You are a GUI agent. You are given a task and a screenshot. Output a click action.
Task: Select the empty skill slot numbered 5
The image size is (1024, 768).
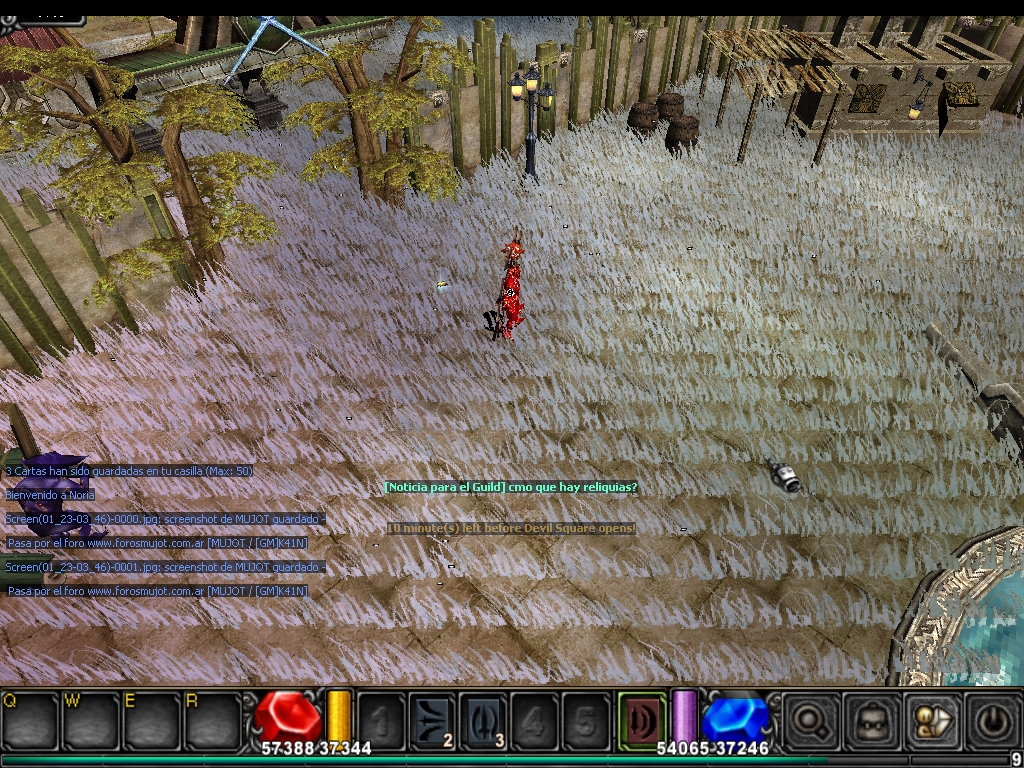coord(586,720)
